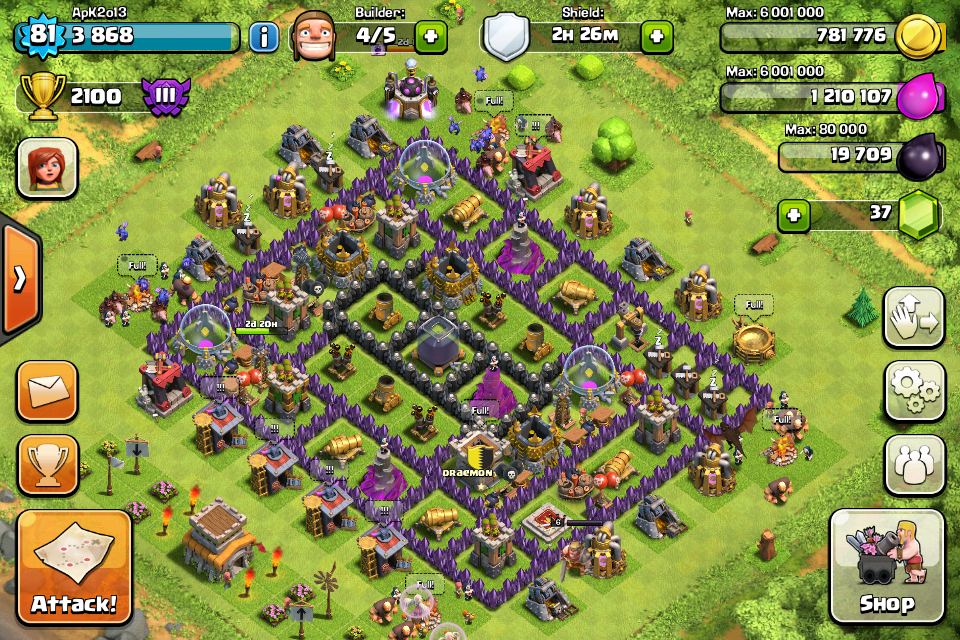Tap the purple league III badge
This screenshot has height=640, width=960.
pyautogui.click(x=163, y=97)
